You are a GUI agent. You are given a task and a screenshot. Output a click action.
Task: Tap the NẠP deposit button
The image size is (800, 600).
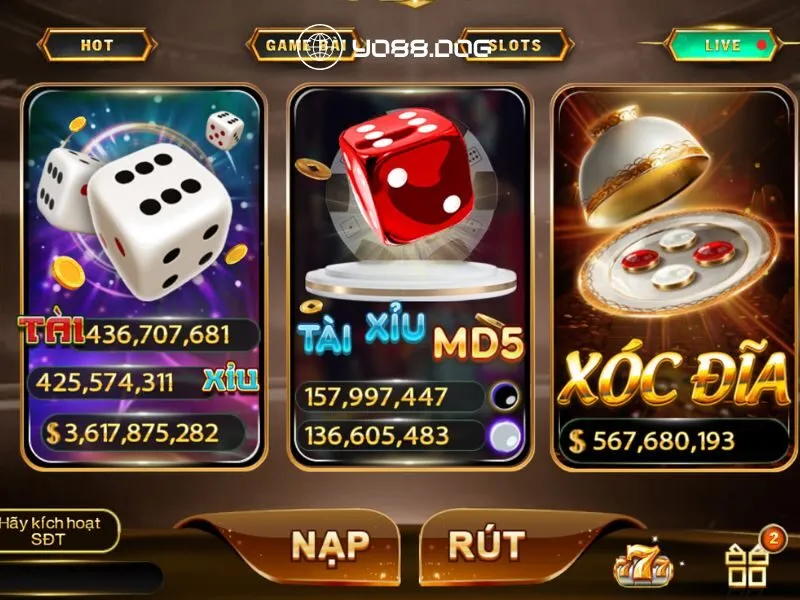coord(330,545)
